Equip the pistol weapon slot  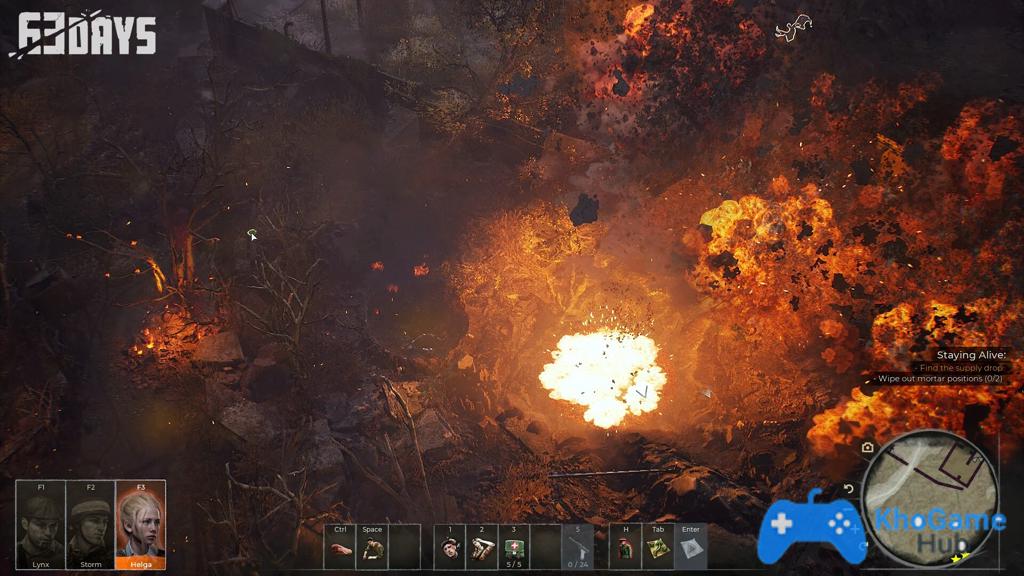point(577,548)
